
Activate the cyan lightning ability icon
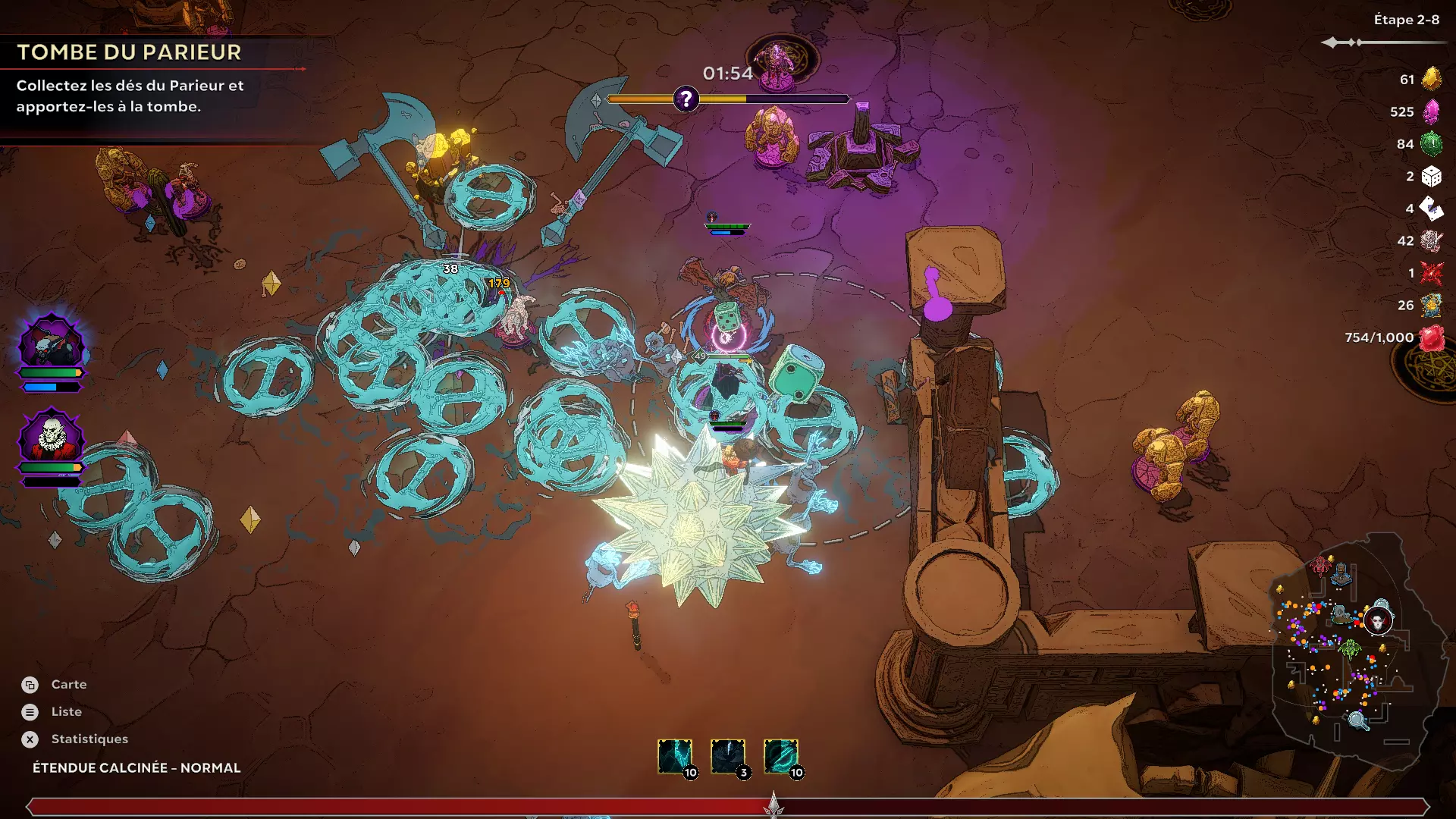click(674, 756)
